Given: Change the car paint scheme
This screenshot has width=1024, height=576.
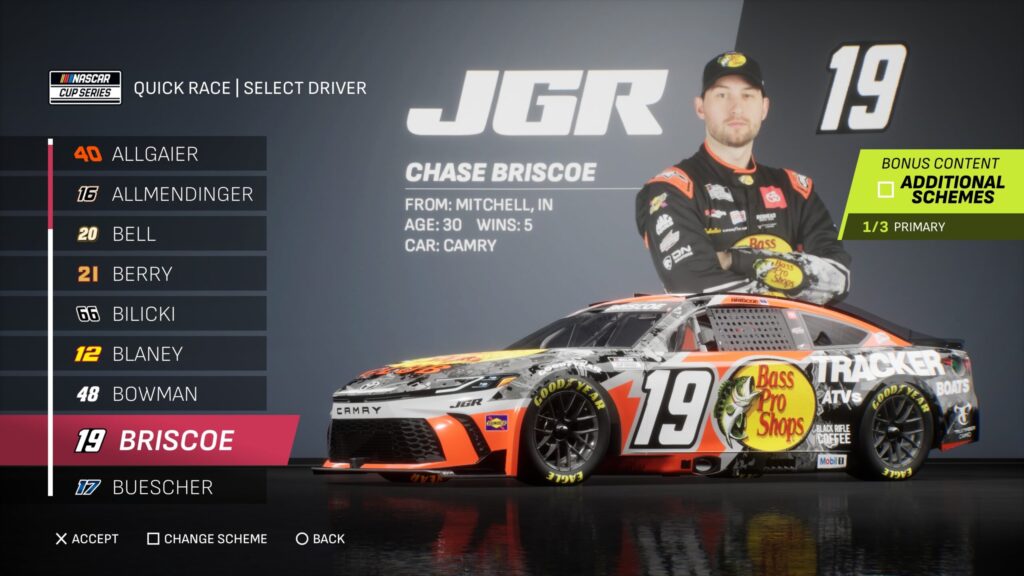Looking at the screenshot, I should (x=207, y=539).
